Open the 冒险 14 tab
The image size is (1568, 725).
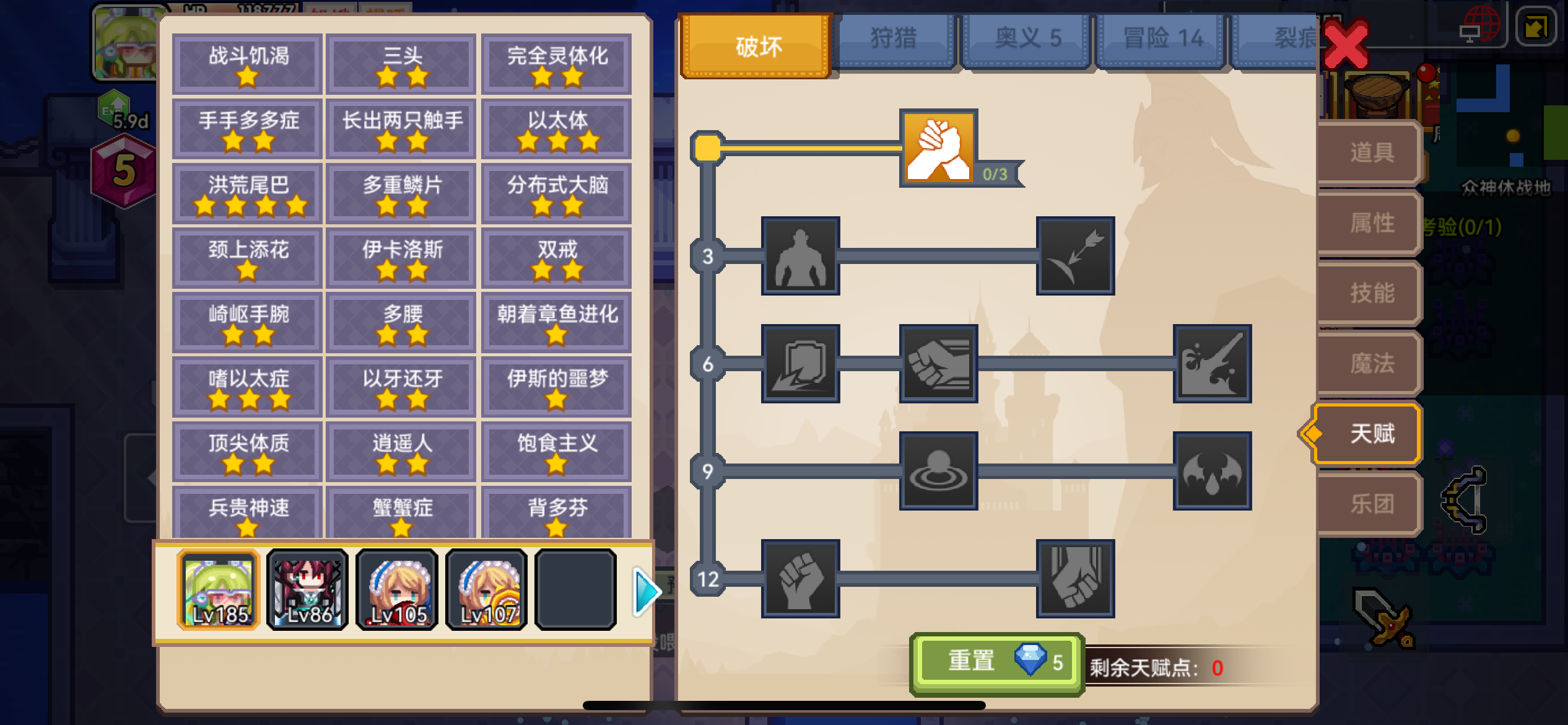1160,38
